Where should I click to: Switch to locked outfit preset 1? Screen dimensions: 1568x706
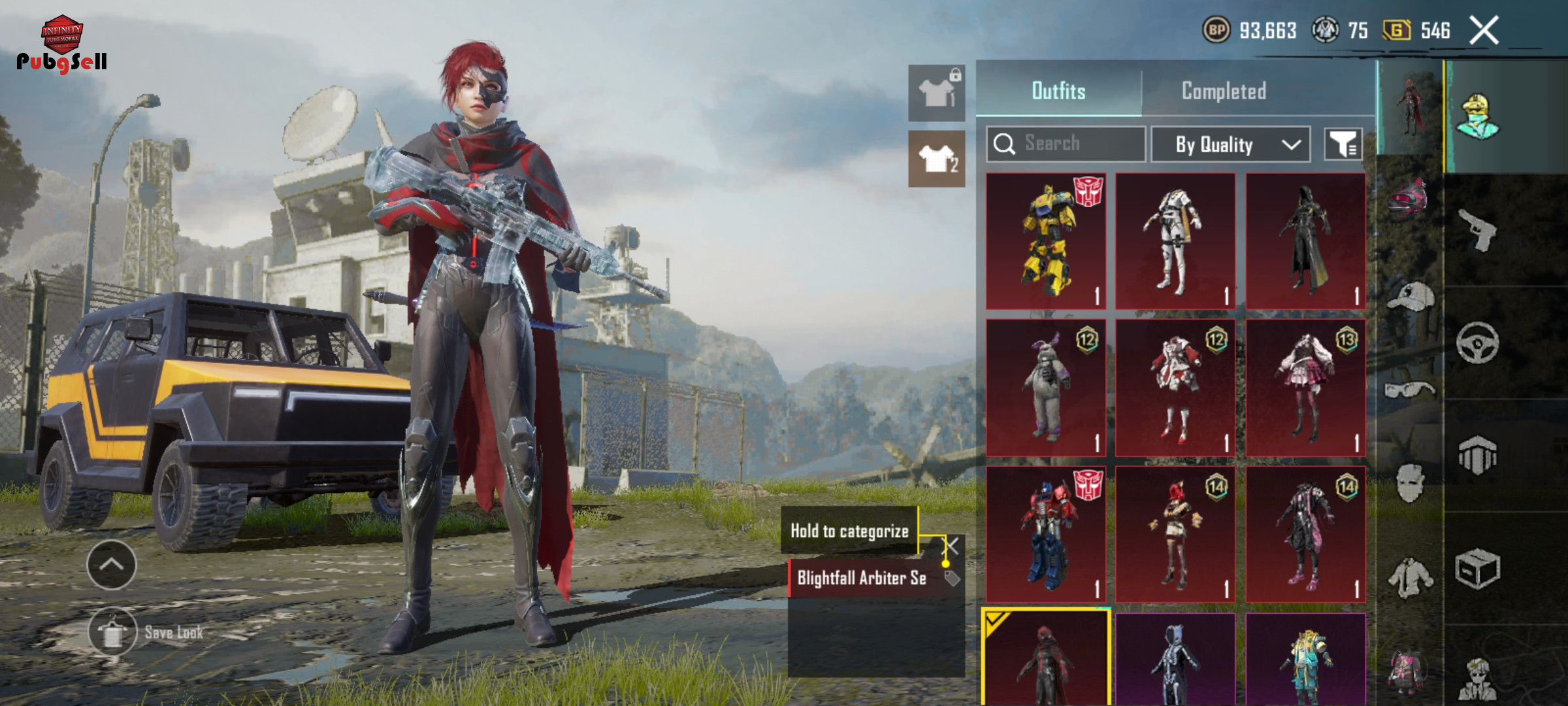[x=936, y=93]
